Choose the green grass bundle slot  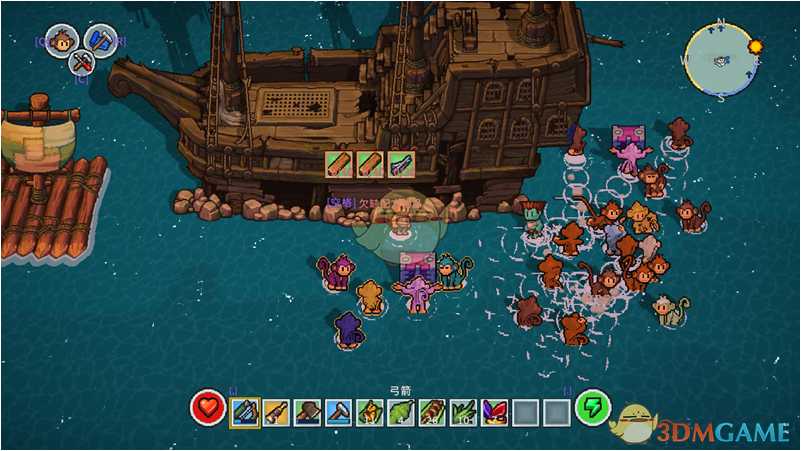tap(463, 411)
